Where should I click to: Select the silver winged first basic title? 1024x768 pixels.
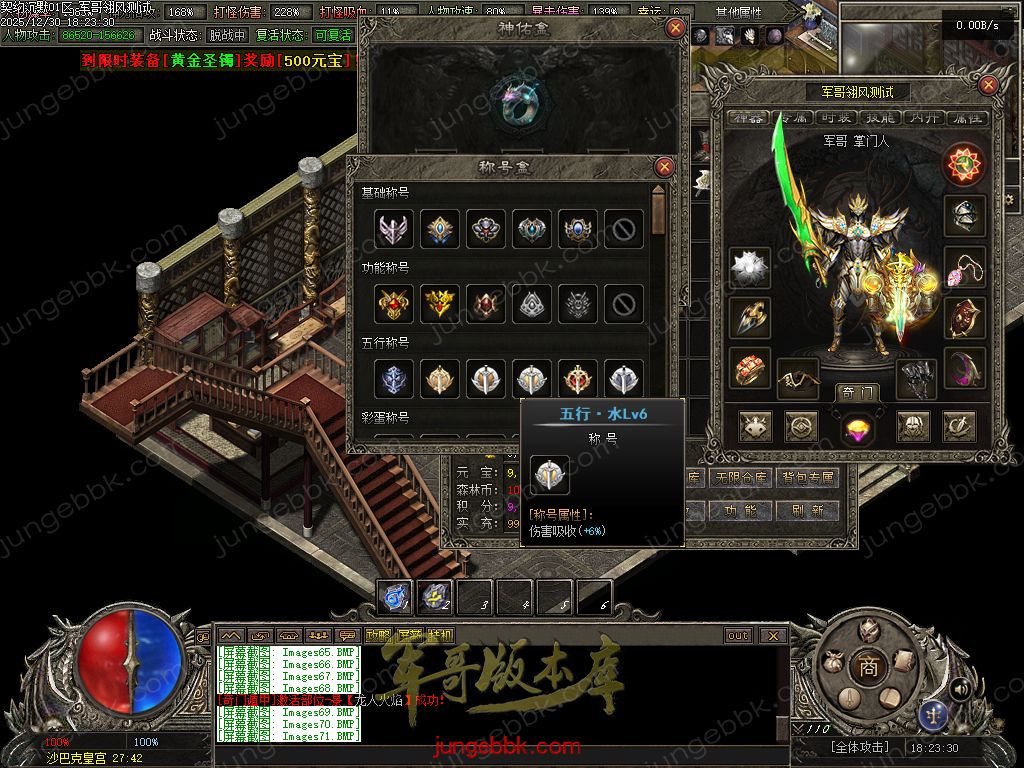[x=394, y=229]
